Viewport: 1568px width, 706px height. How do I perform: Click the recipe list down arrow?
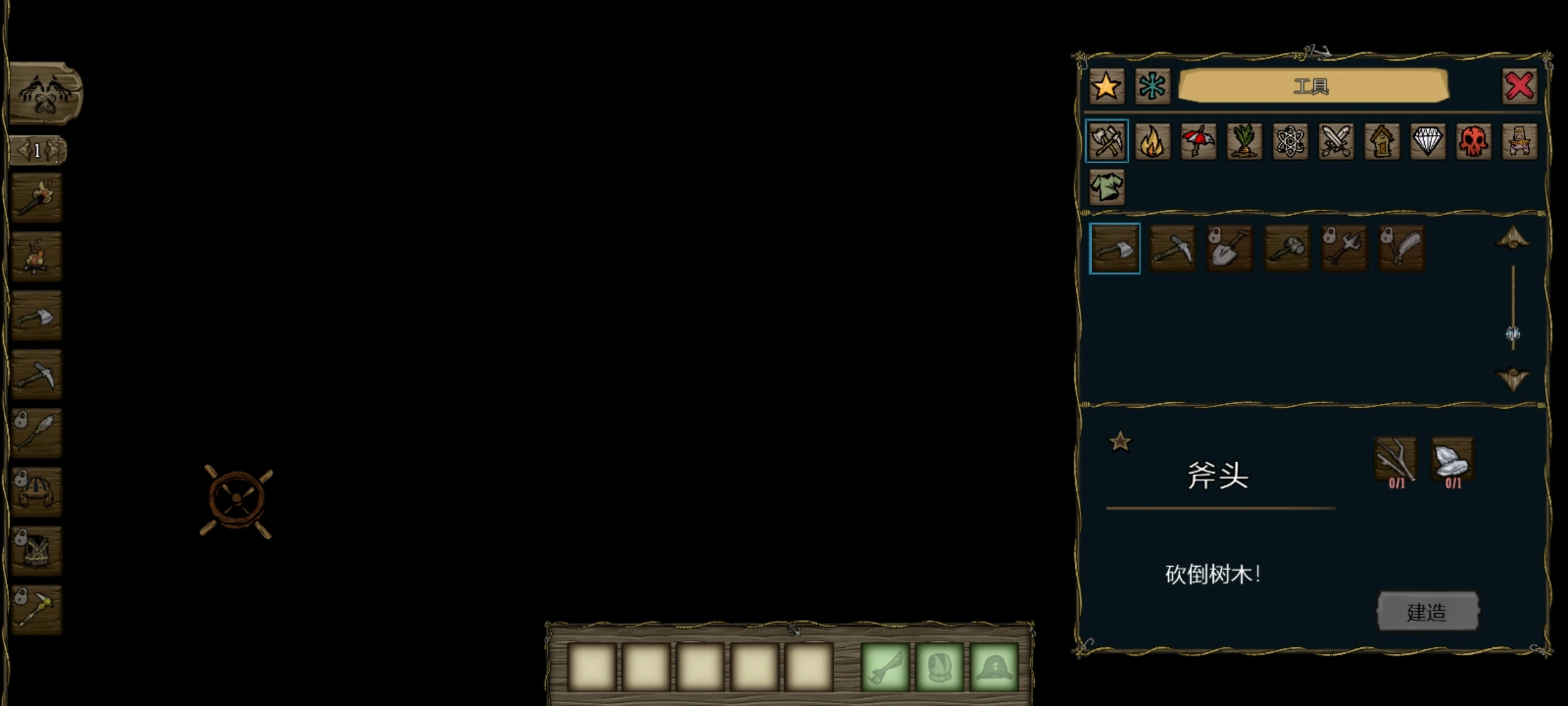click(1512, 378)
